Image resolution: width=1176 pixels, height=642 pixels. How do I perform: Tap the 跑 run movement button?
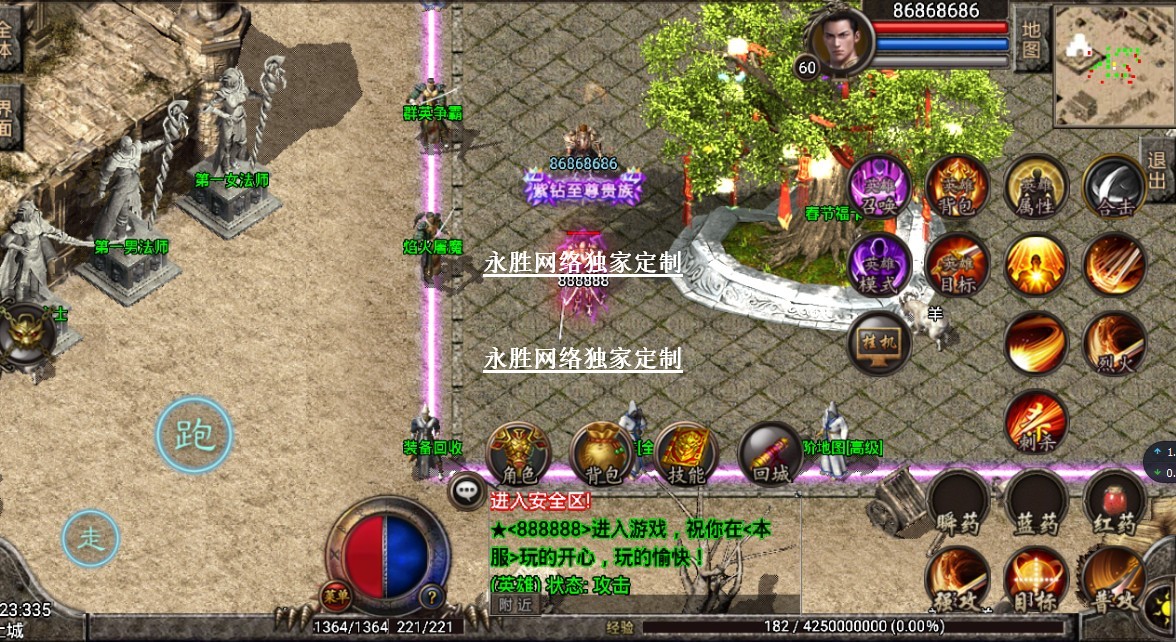[x=194, y=435]
